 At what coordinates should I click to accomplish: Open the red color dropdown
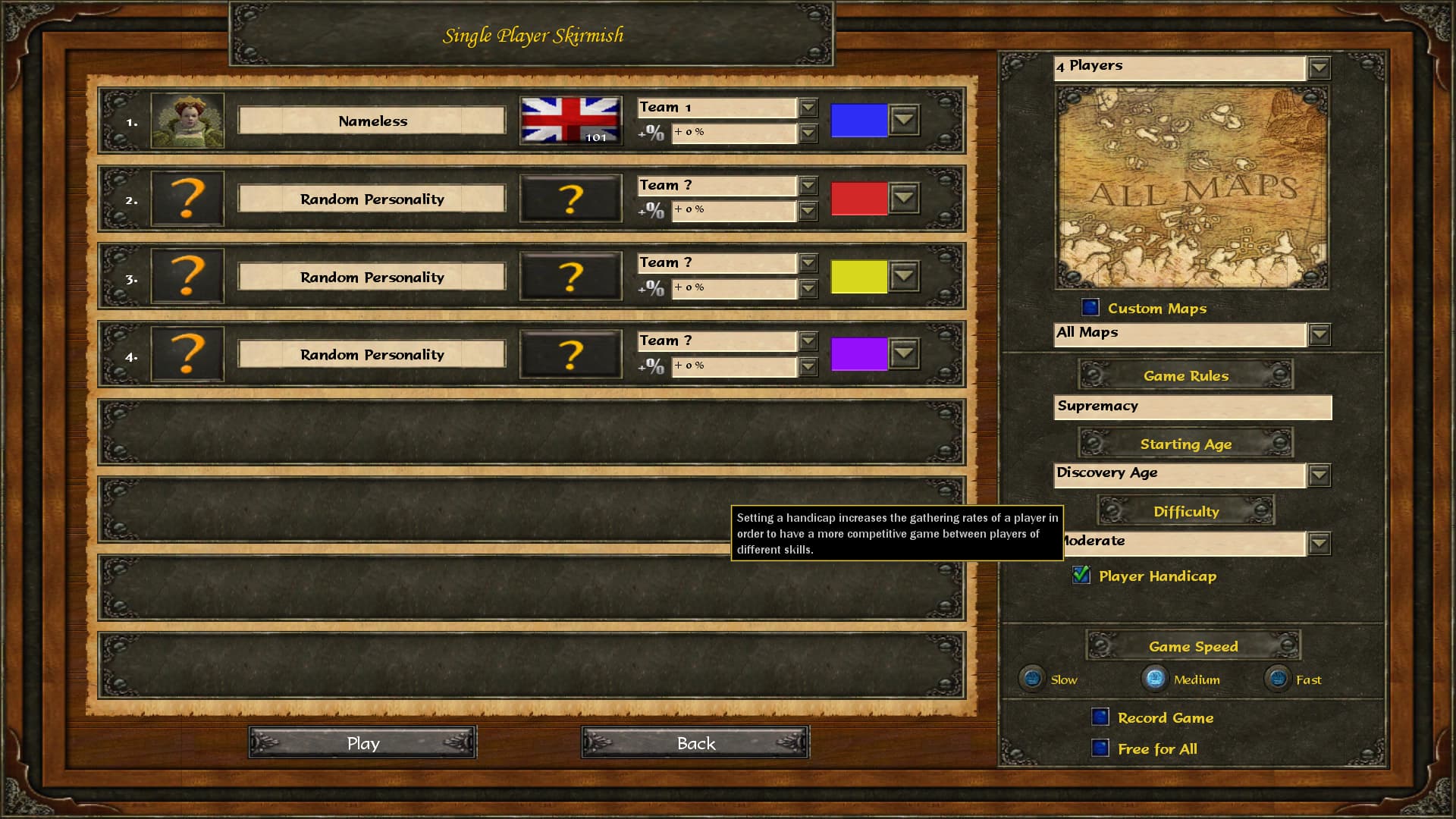(x=904, y=199)
